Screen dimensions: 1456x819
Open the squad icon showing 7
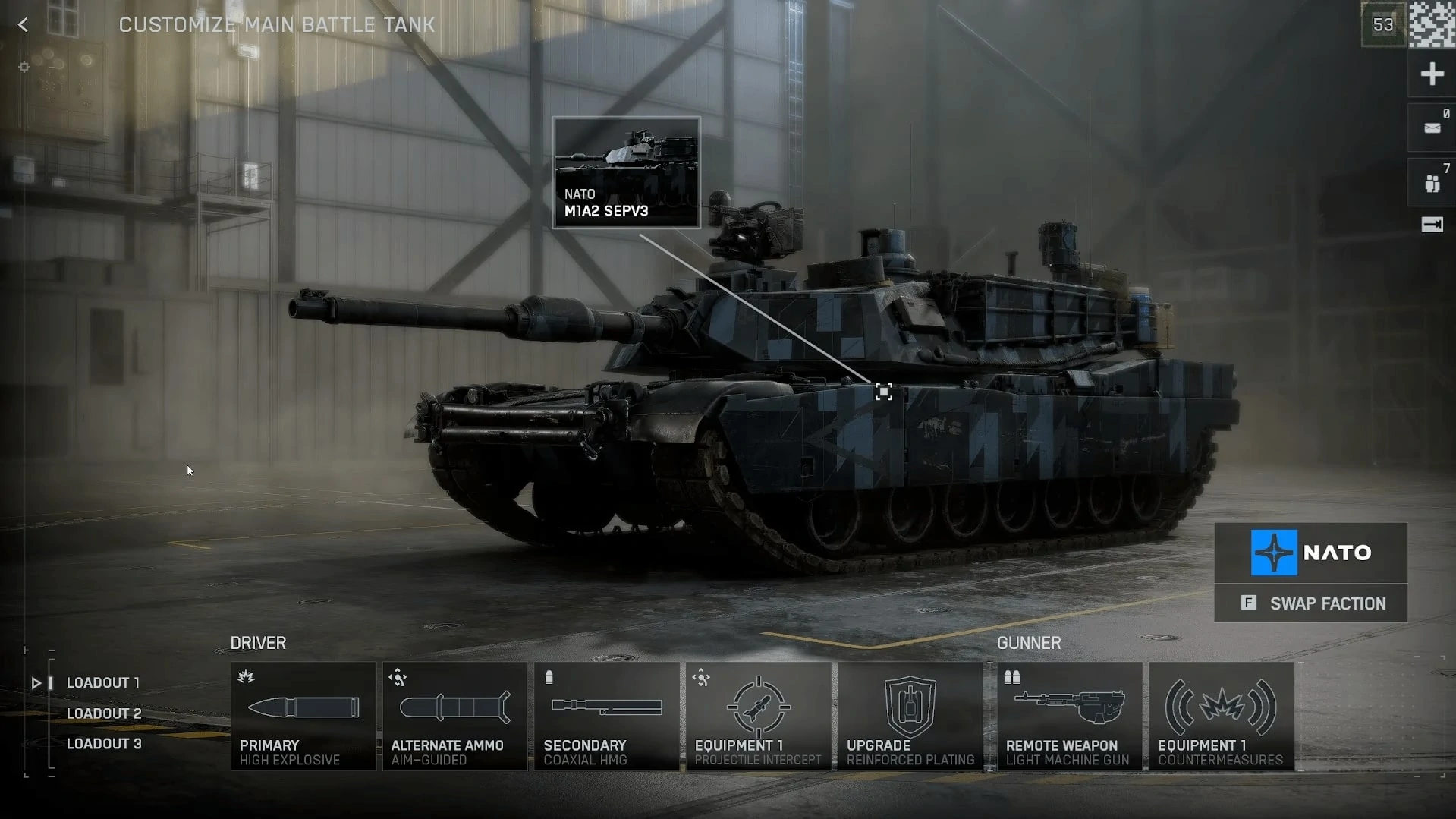click(x=1432, y=184)
